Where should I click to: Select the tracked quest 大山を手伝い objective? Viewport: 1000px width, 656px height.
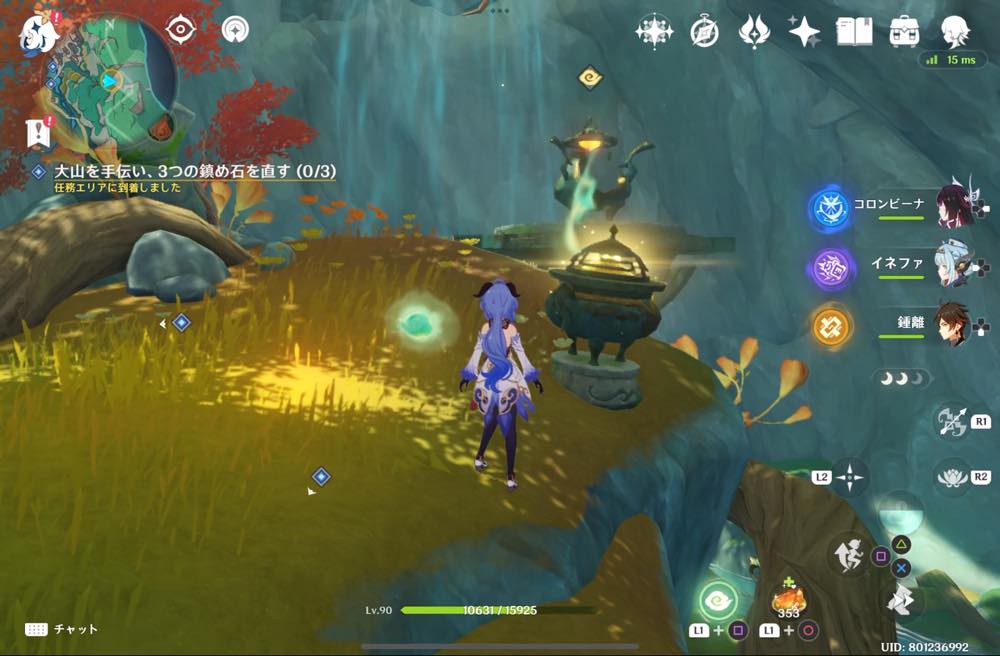click(195, 172)
